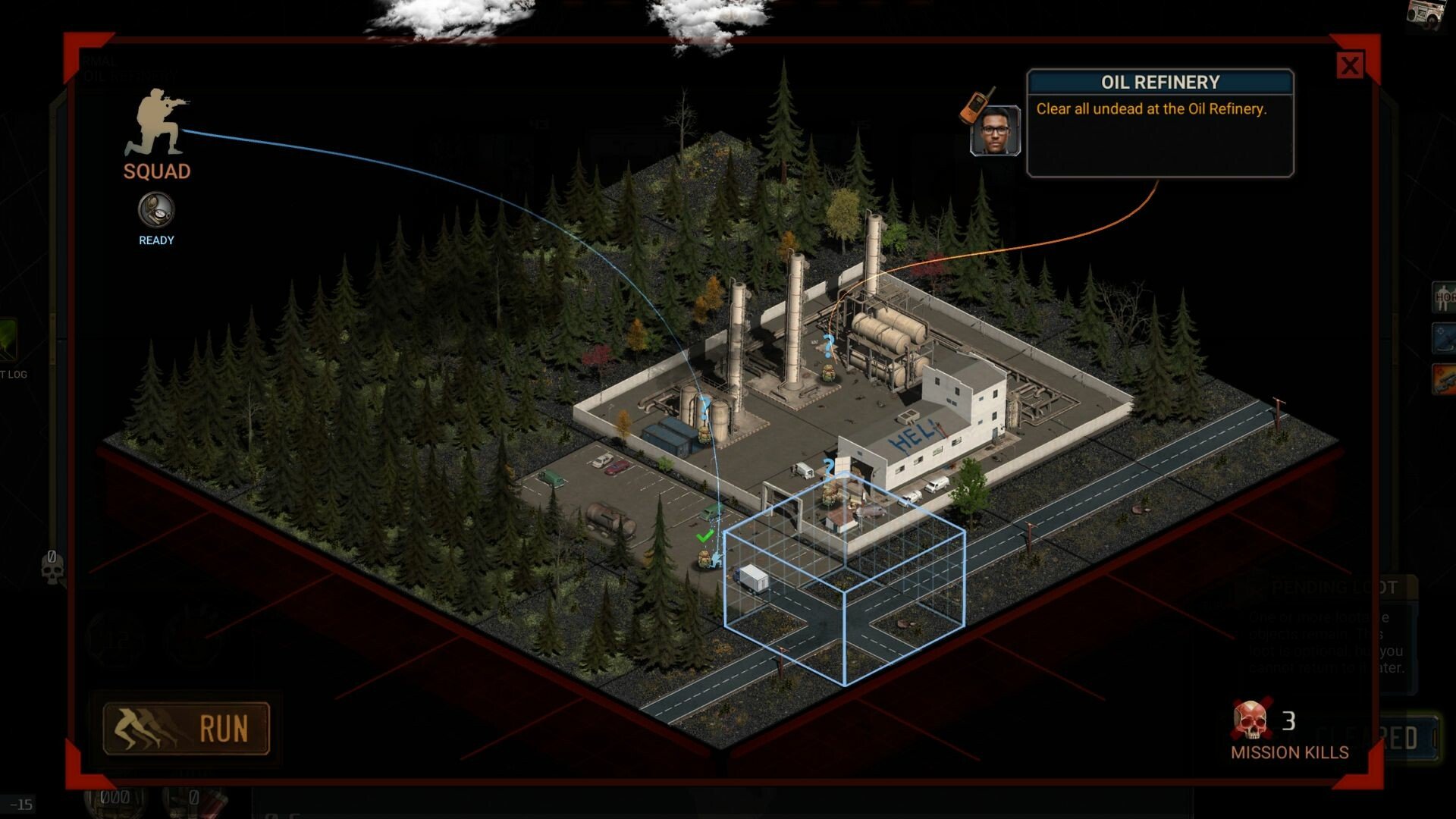Open the Oil Refinery objective panel
Image resolution: width=1456 pixels, height=819 pixels.
[x=1159, y=123]
